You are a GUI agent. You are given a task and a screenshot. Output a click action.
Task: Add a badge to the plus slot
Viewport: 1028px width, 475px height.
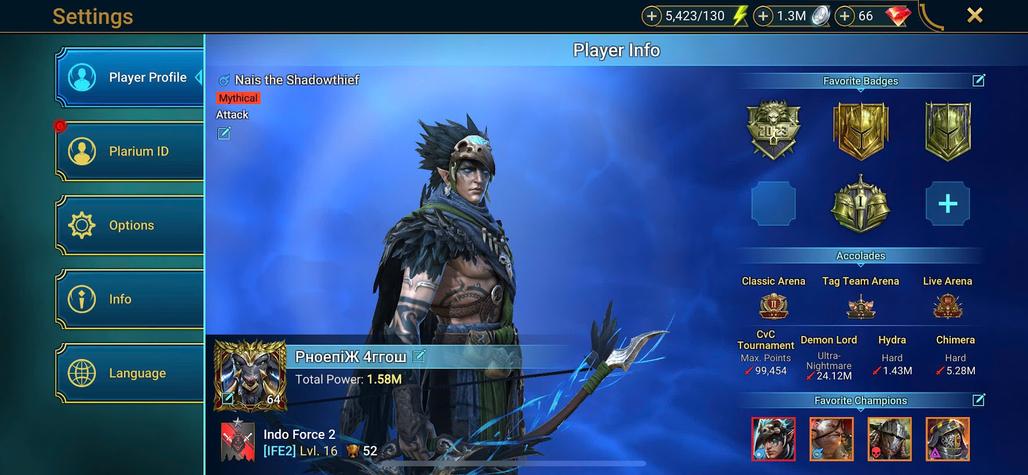coord(947,204)
